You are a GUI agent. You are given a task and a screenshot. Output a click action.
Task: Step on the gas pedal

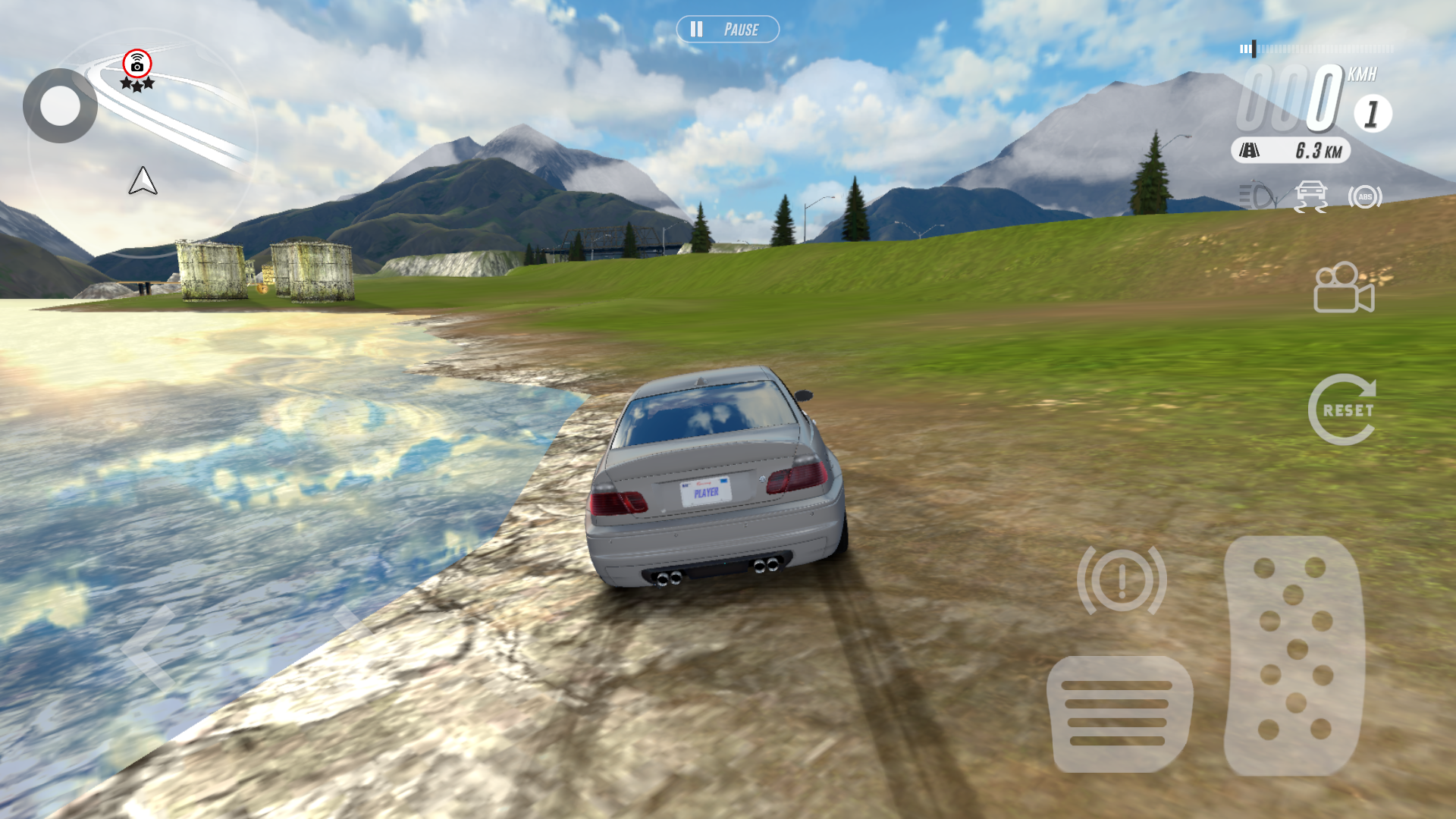point(1294,656)
